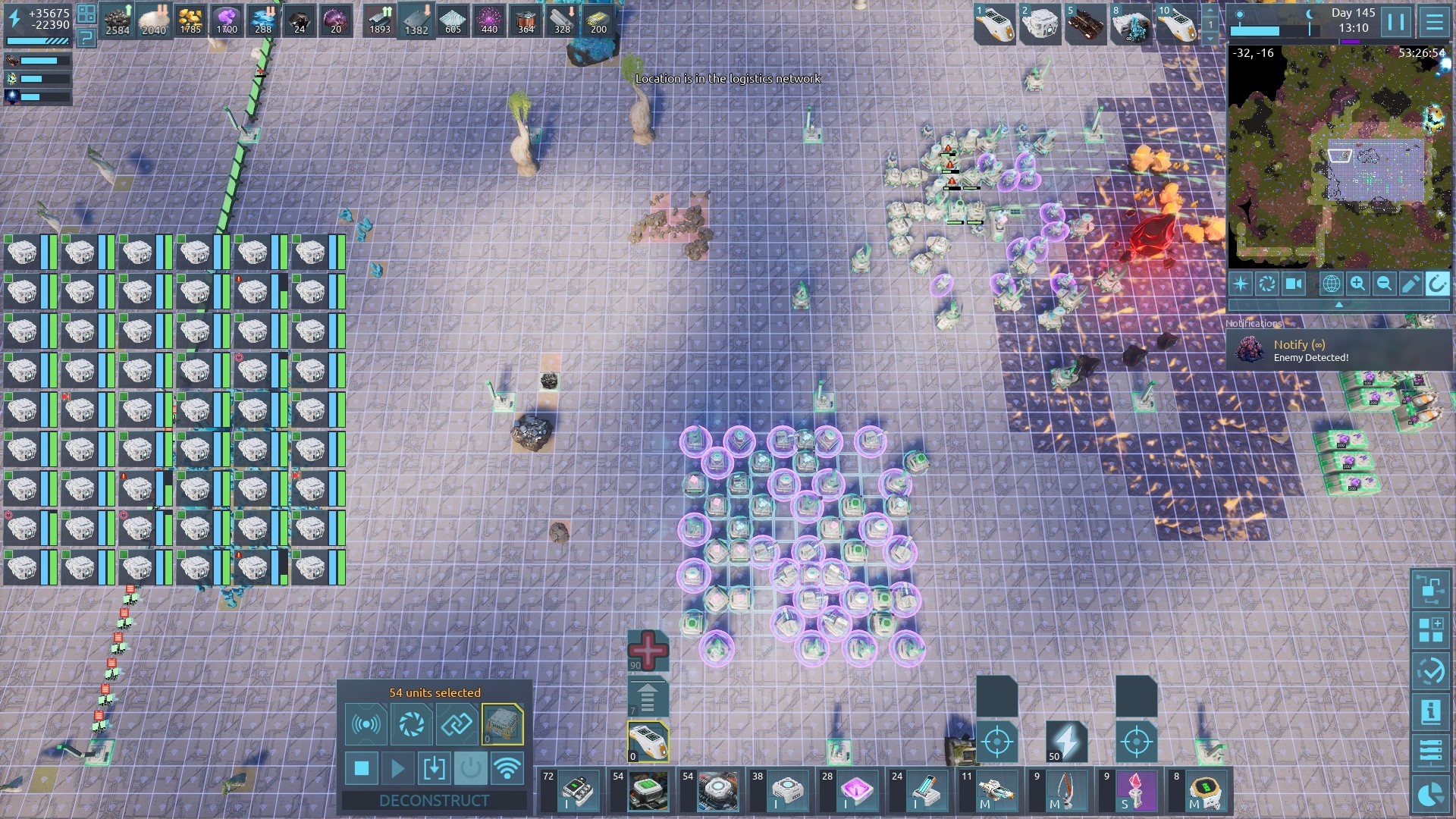Open the globe world map view
The width and height of the screenshot is (1456, 819).
1331,284
